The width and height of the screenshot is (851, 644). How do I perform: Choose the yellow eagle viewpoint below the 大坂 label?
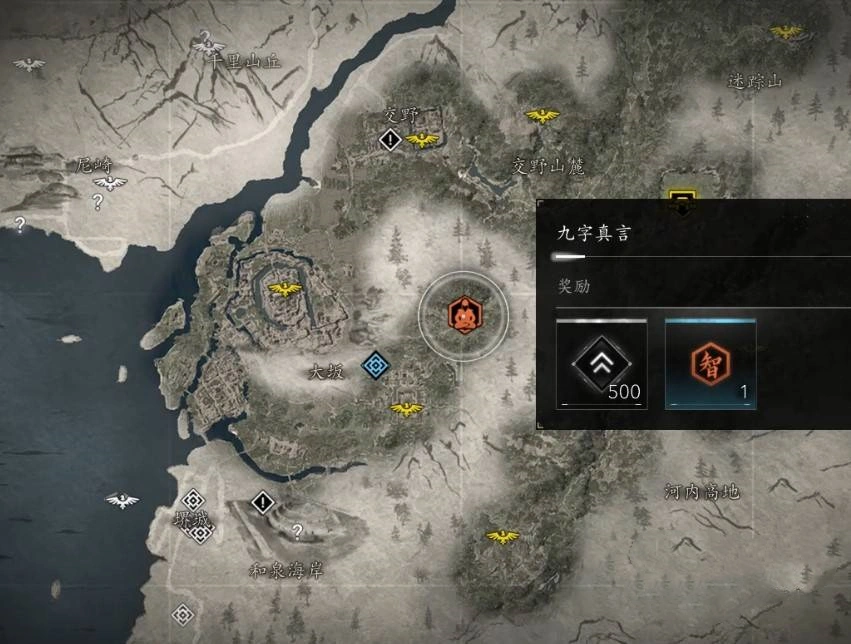[406, 409]
